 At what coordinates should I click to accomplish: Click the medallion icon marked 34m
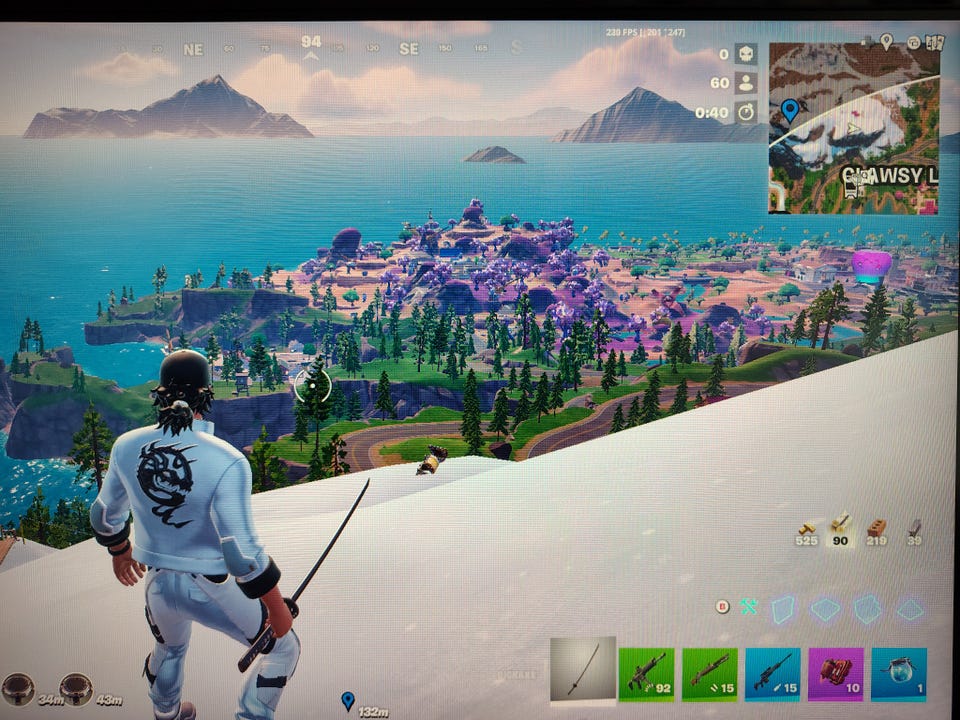[x=18, y=688]
